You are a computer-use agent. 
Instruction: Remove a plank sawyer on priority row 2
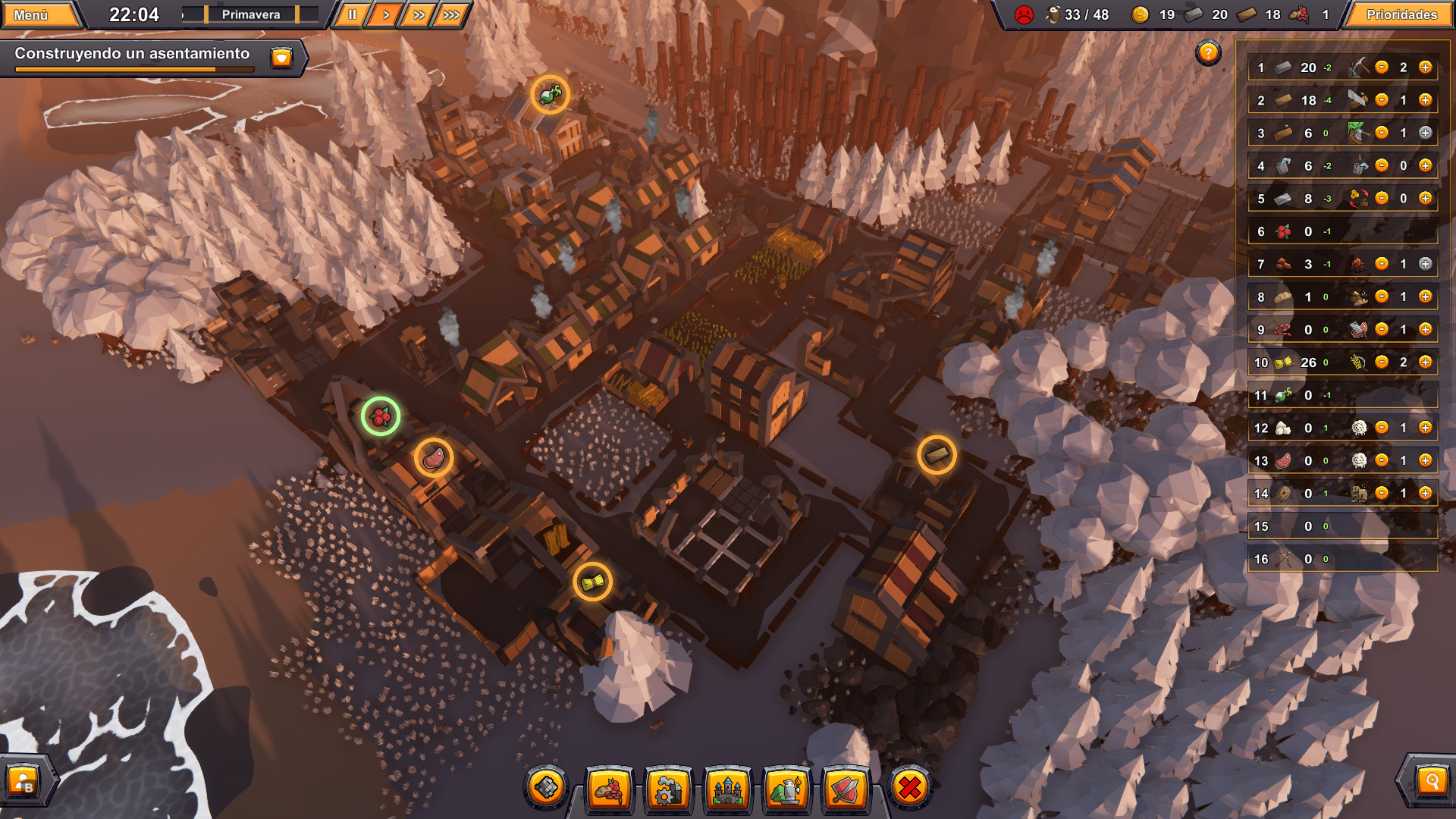[1381, 99]
